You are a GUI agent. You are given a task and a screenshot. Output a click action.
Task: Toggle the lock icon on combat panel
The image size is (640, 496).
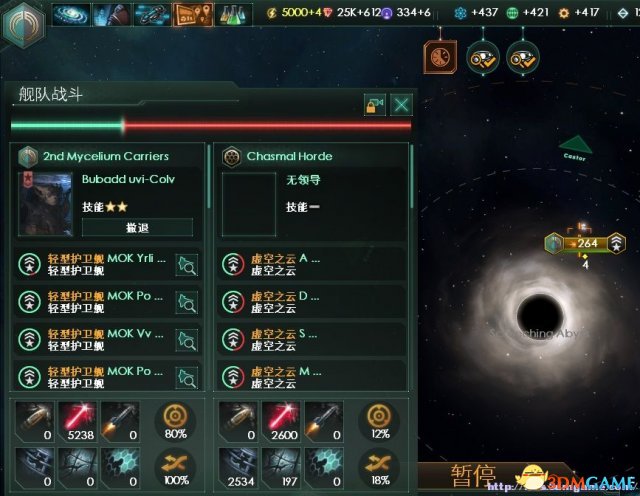tap(374, 104)
